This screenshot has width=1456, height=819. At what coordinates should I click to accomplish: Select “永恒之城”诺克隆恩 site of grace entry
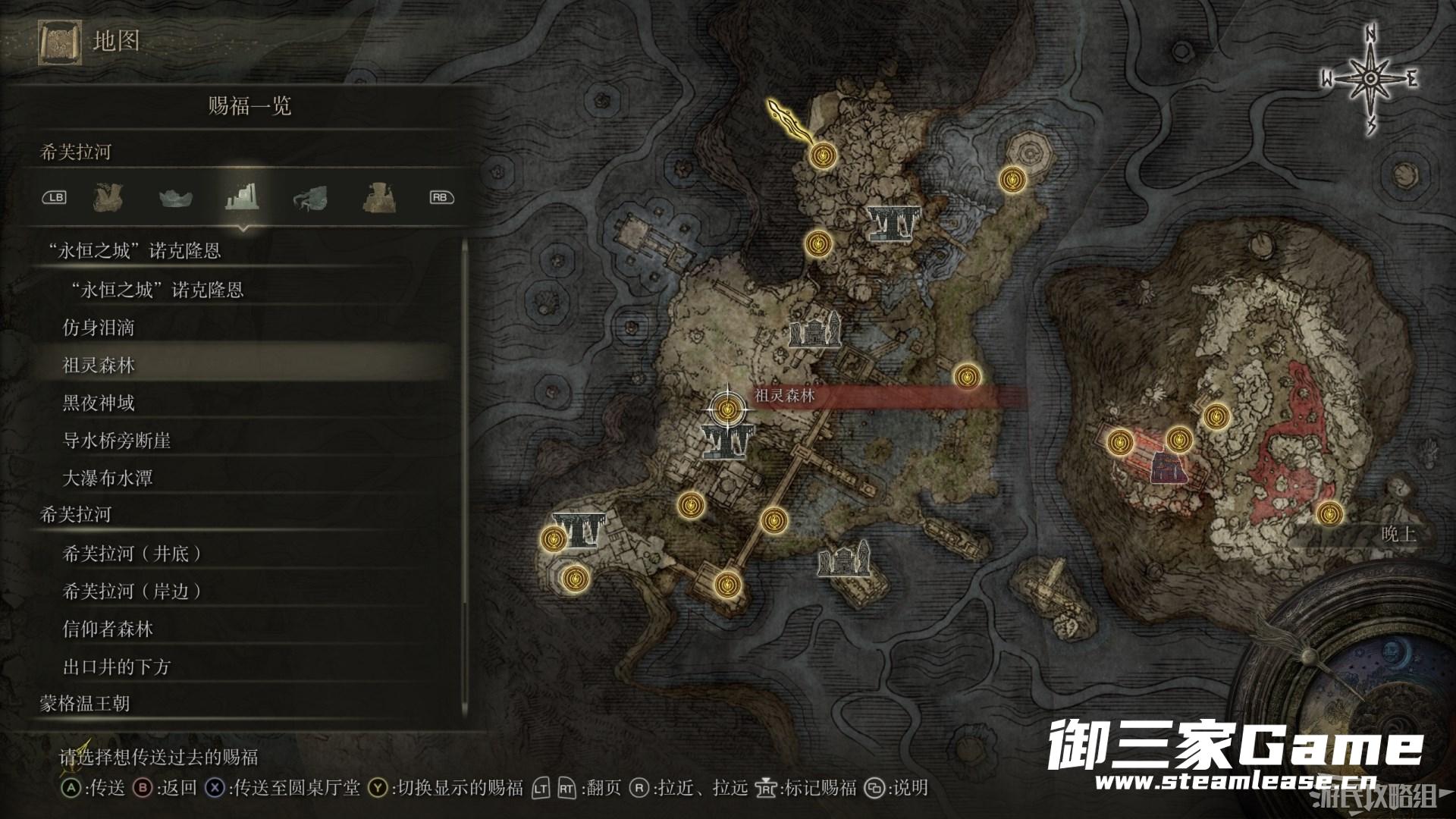tap(153, 290)
